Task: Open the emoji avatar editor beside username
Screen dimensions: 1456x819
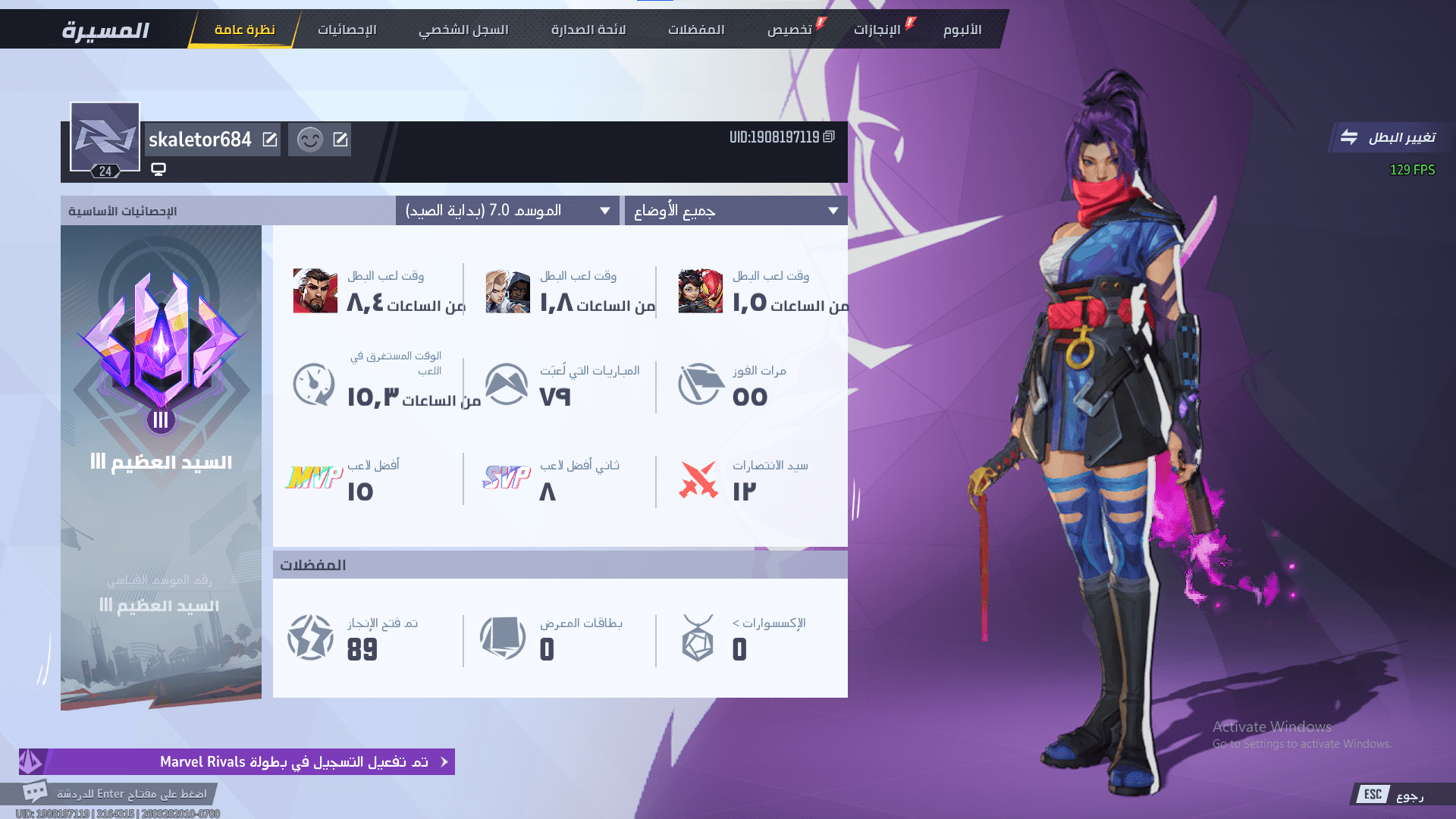Action: pyautogui.click(x=309, y=139)
